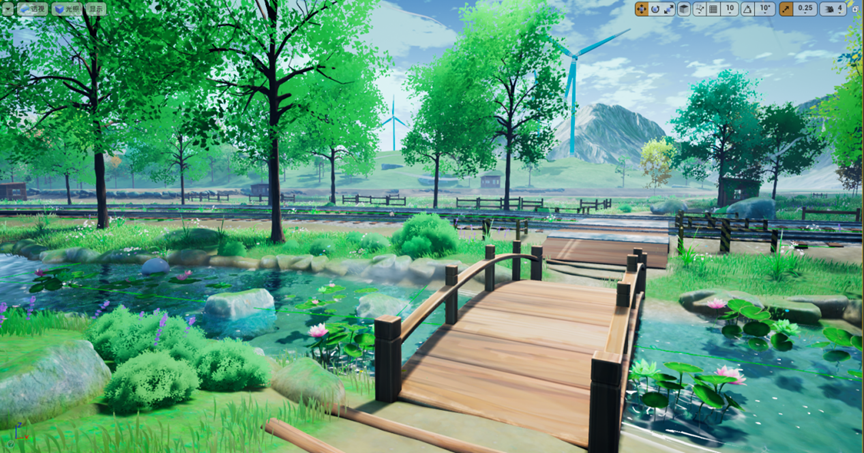The height and width of the screenshot is (453, 864).
Task: Switch to the rotate gizmo tool
Action: (x=655, y=9)
